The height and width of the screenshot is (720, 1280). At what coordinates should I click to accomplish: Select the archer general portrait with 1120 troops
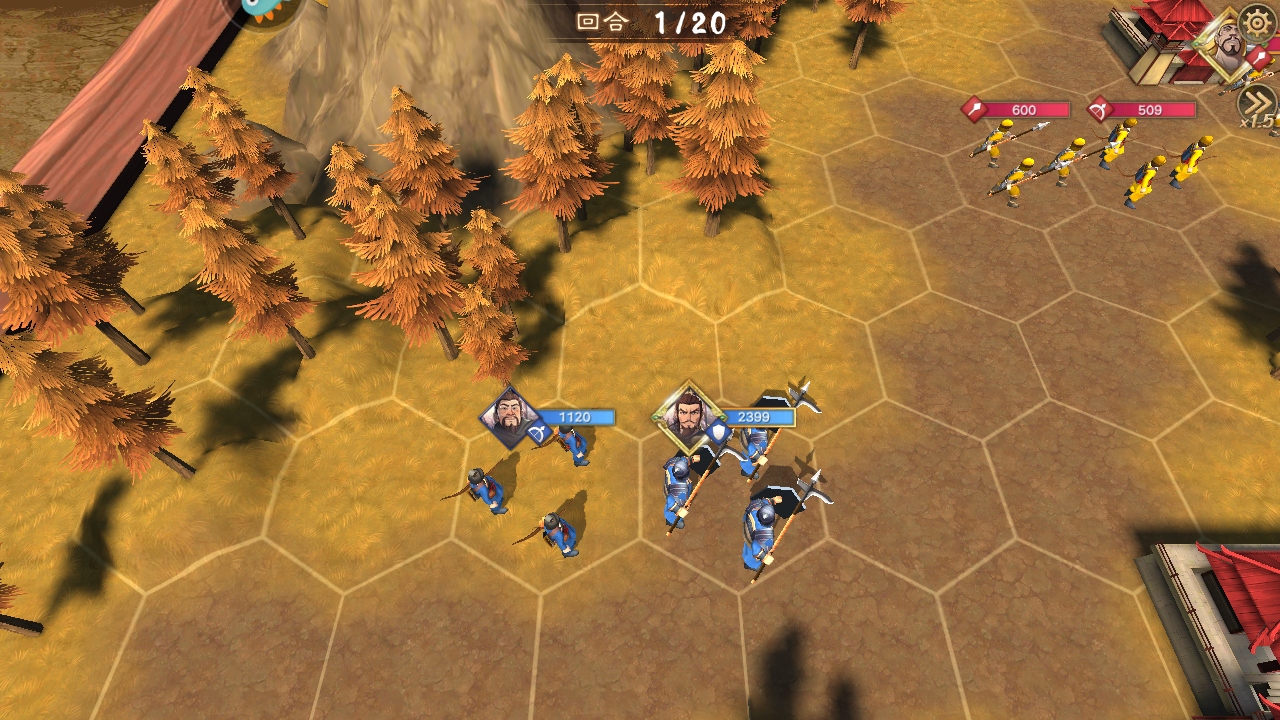510,417
